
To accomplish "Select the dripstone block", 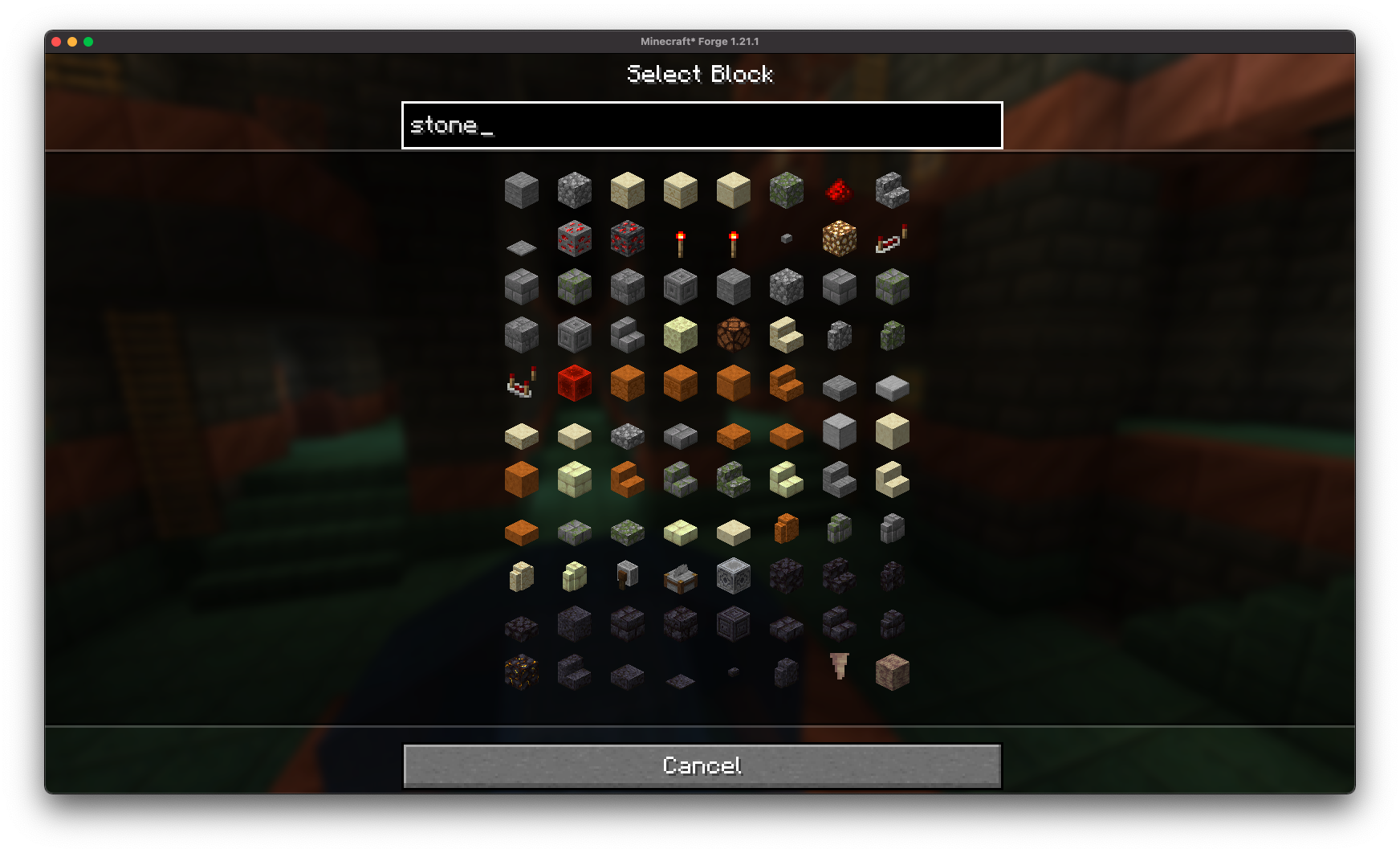I will (x=893, y=673).
